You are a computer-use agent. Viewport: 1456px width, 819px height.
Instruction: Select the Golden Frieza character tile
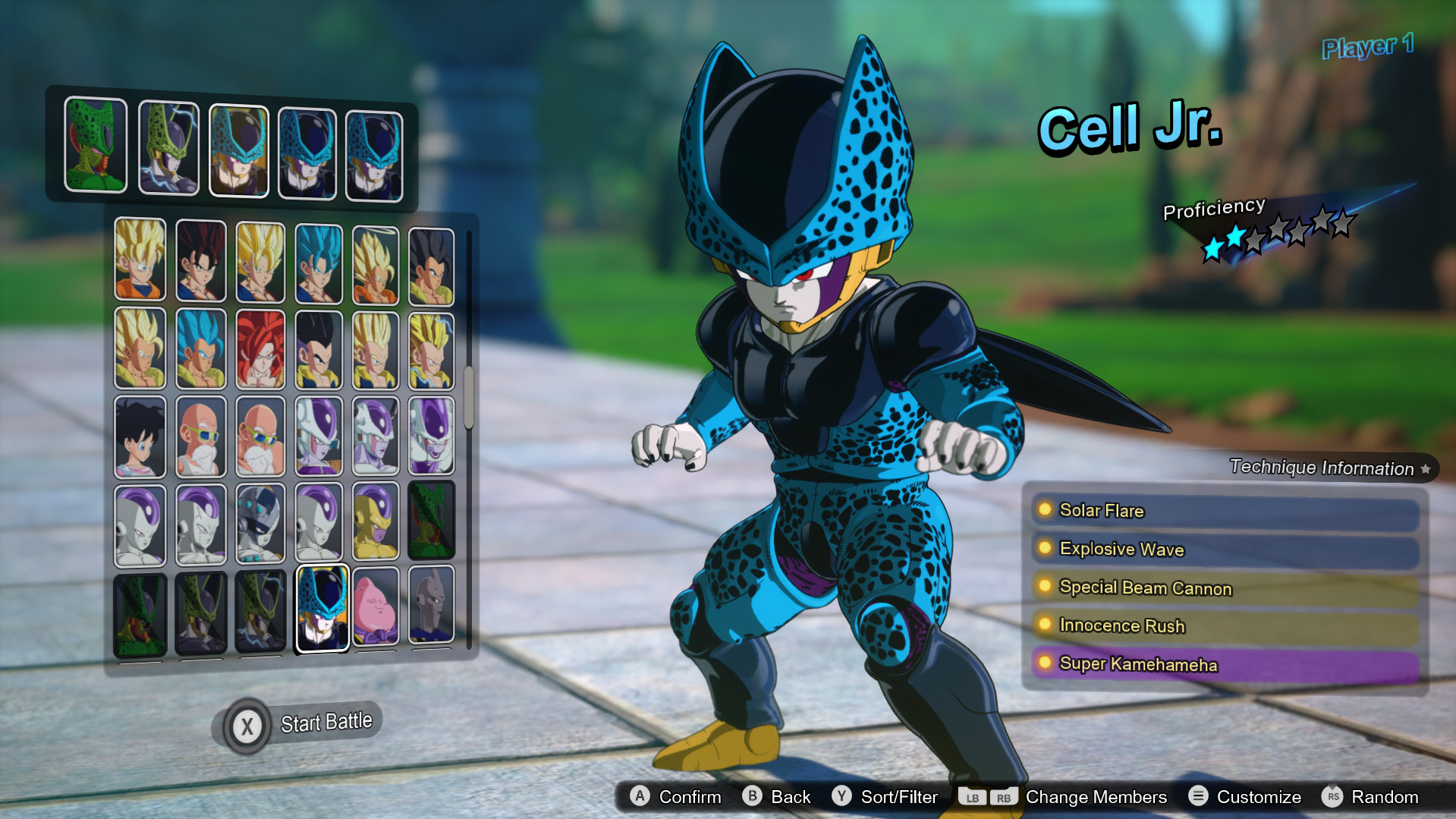pos(376,524)
